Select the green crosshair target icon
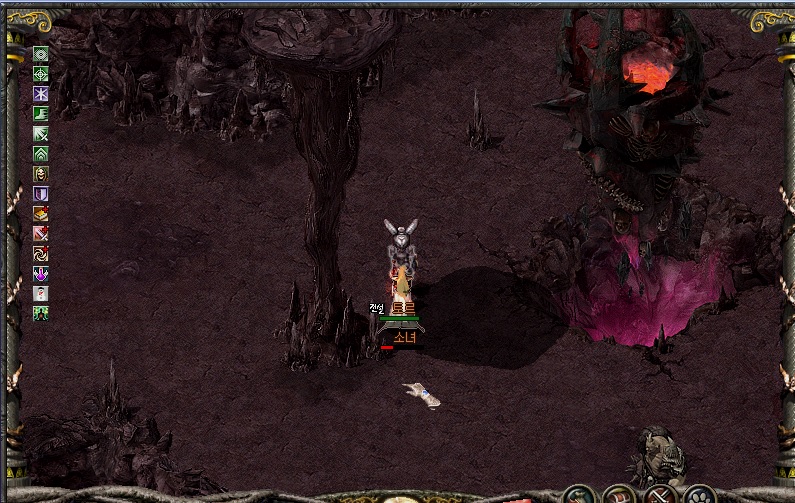The image size is (795, 503). (x=41, y=74)
